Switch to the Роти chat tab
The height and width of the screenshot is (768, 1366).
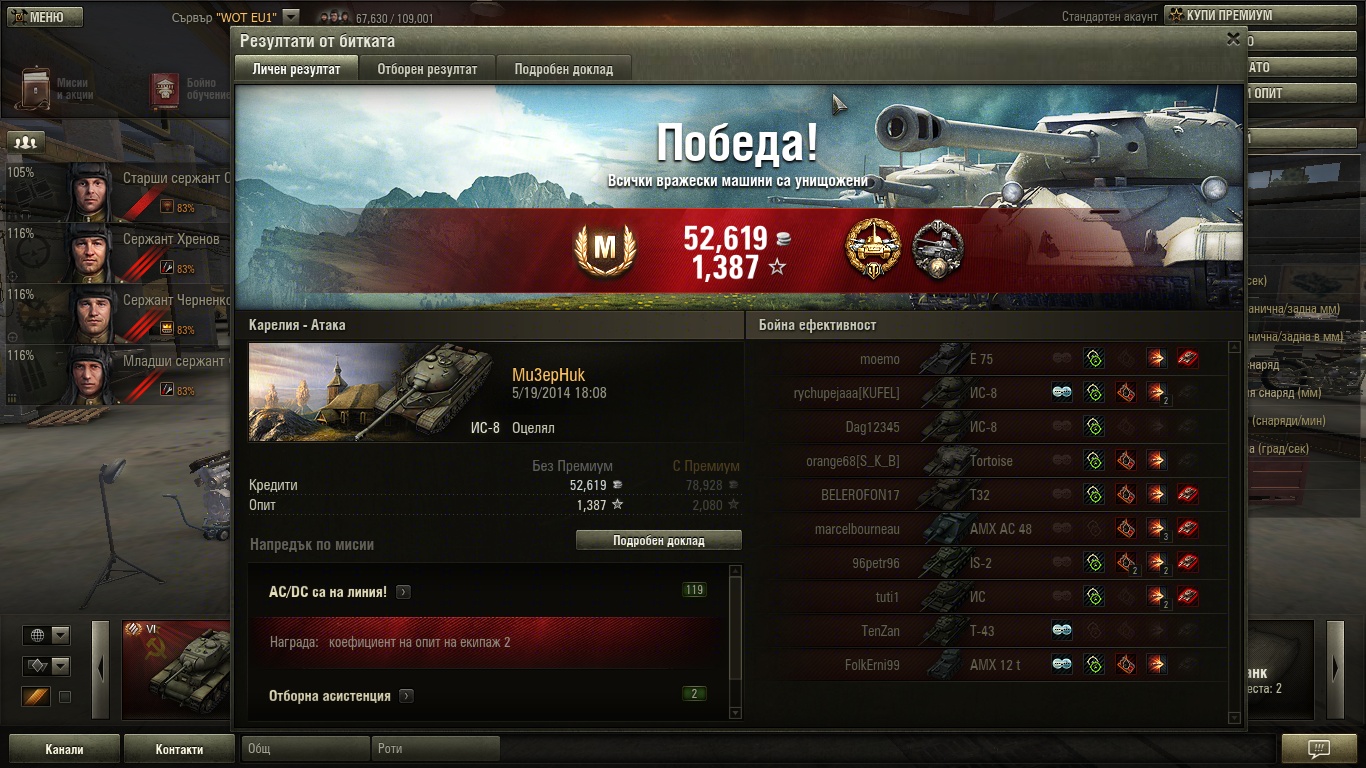pyautogui.click(x=437, y=748)
